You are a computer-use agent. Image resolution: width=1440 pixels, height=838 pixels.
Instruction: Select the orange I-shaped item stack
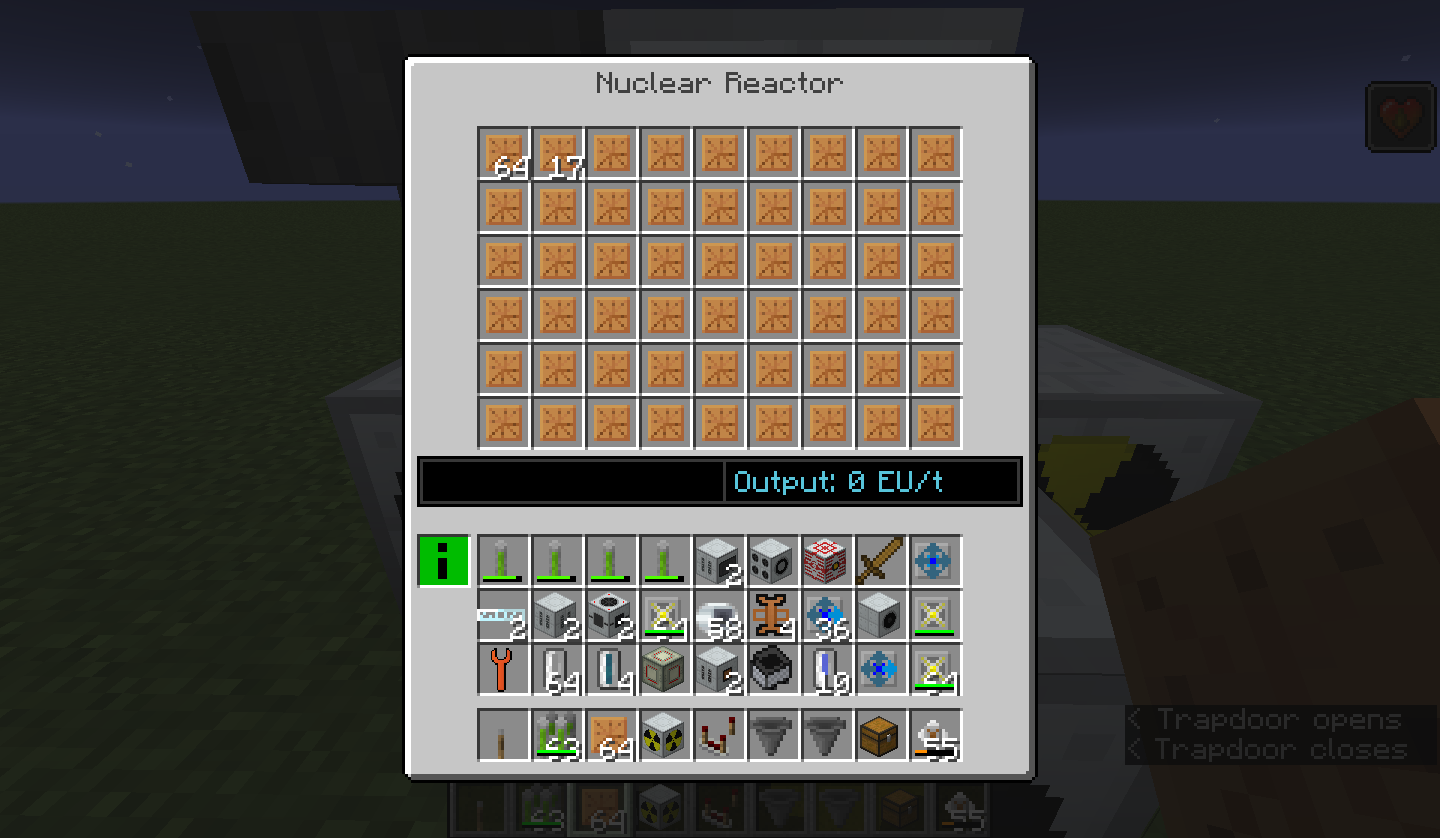tap(773, 614)
